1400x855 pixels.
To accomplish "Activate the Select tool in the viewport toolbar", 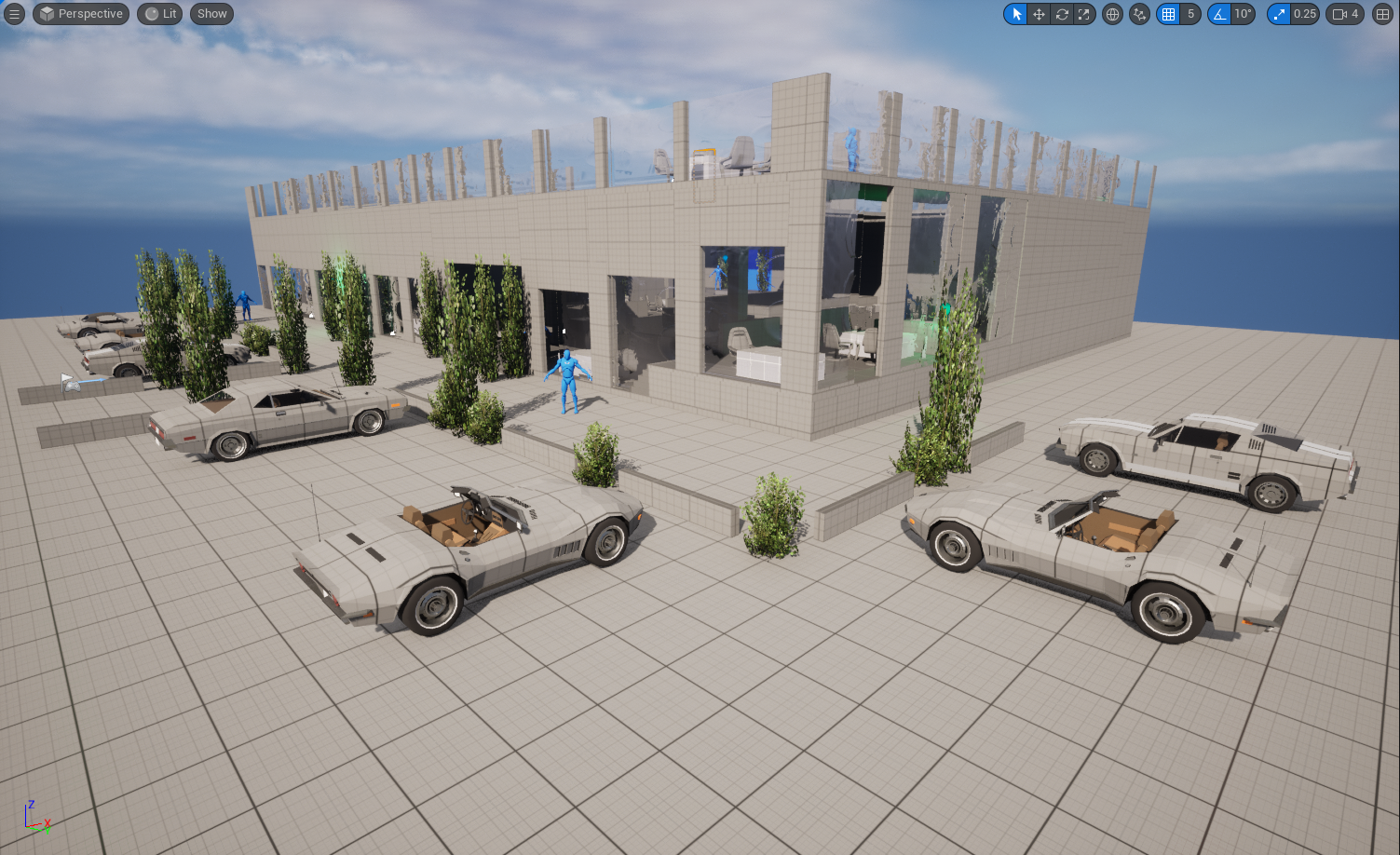I will [1014, 14].
